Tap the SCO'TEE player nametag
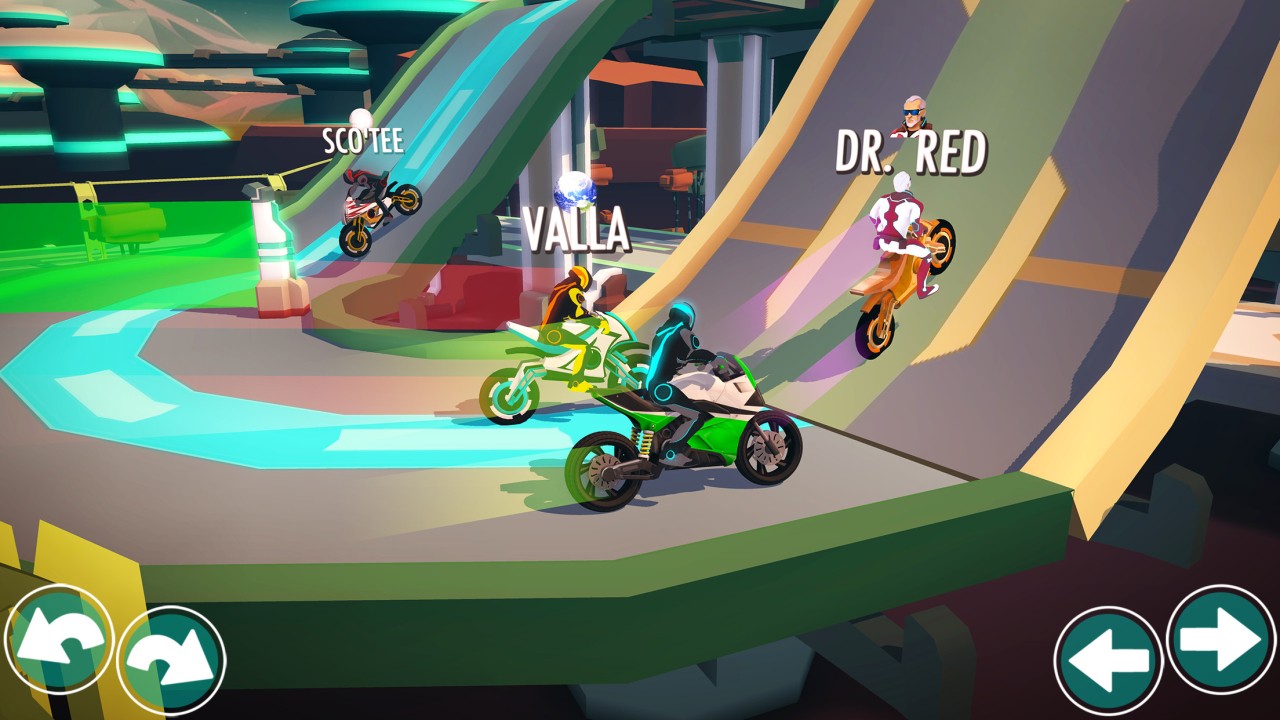 [364, 142]
